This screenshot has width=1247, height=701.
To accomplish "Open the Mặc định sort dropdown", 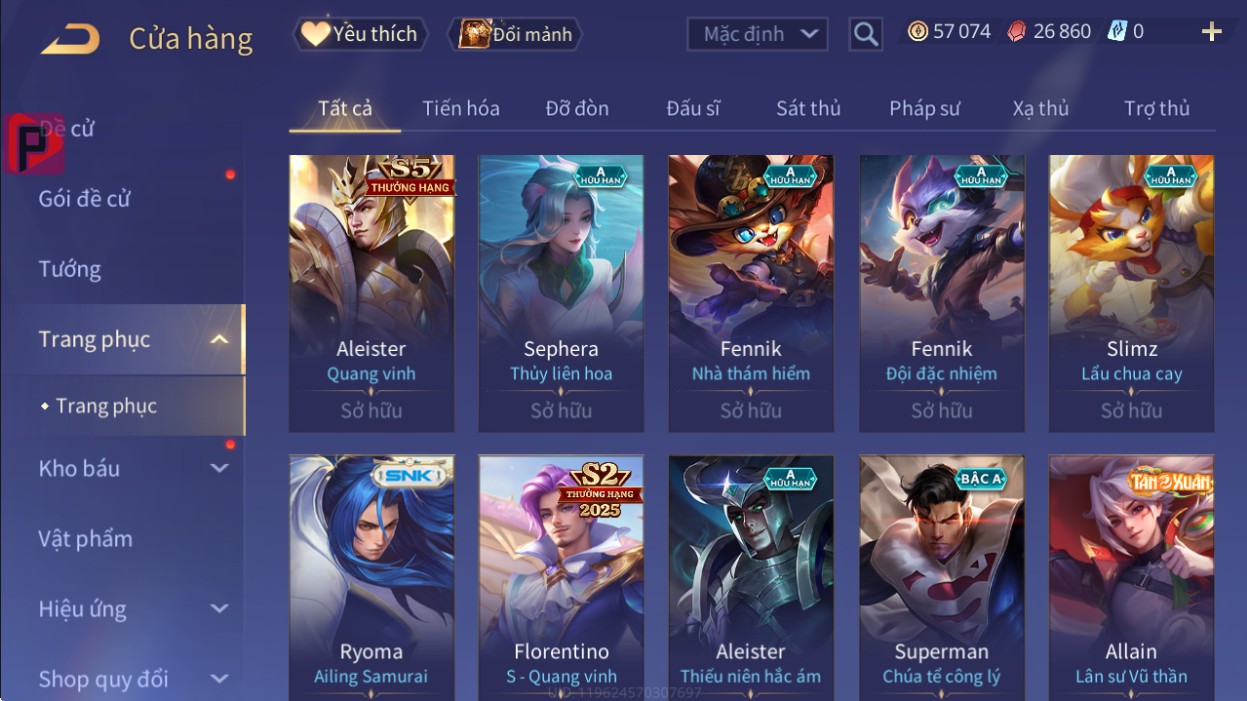I will point(757,34).
